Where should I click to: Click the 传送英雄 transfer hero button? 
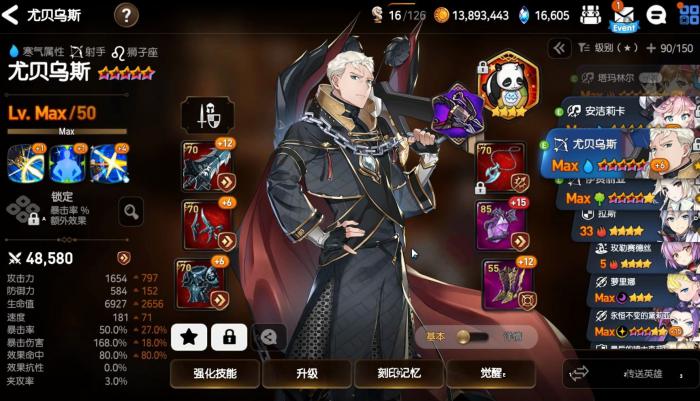(628, 373)
